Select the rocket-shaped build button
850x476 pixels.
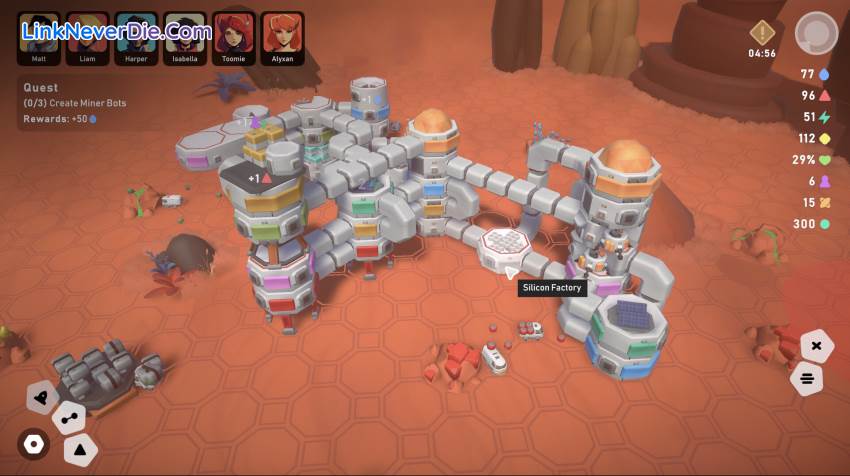[x=42, y=397]
